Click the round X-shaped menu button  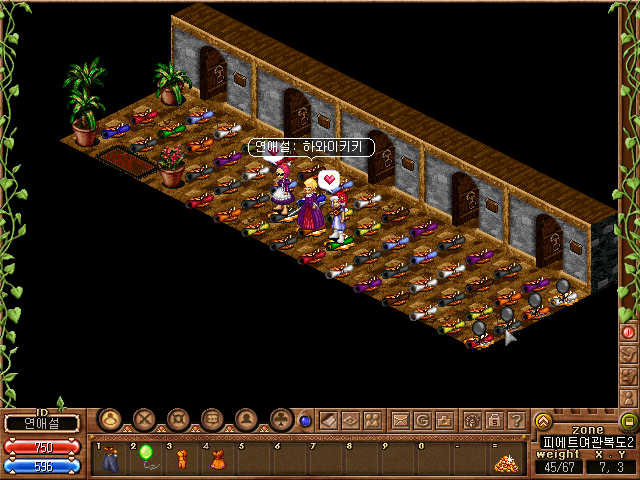[x=145, y=419]
